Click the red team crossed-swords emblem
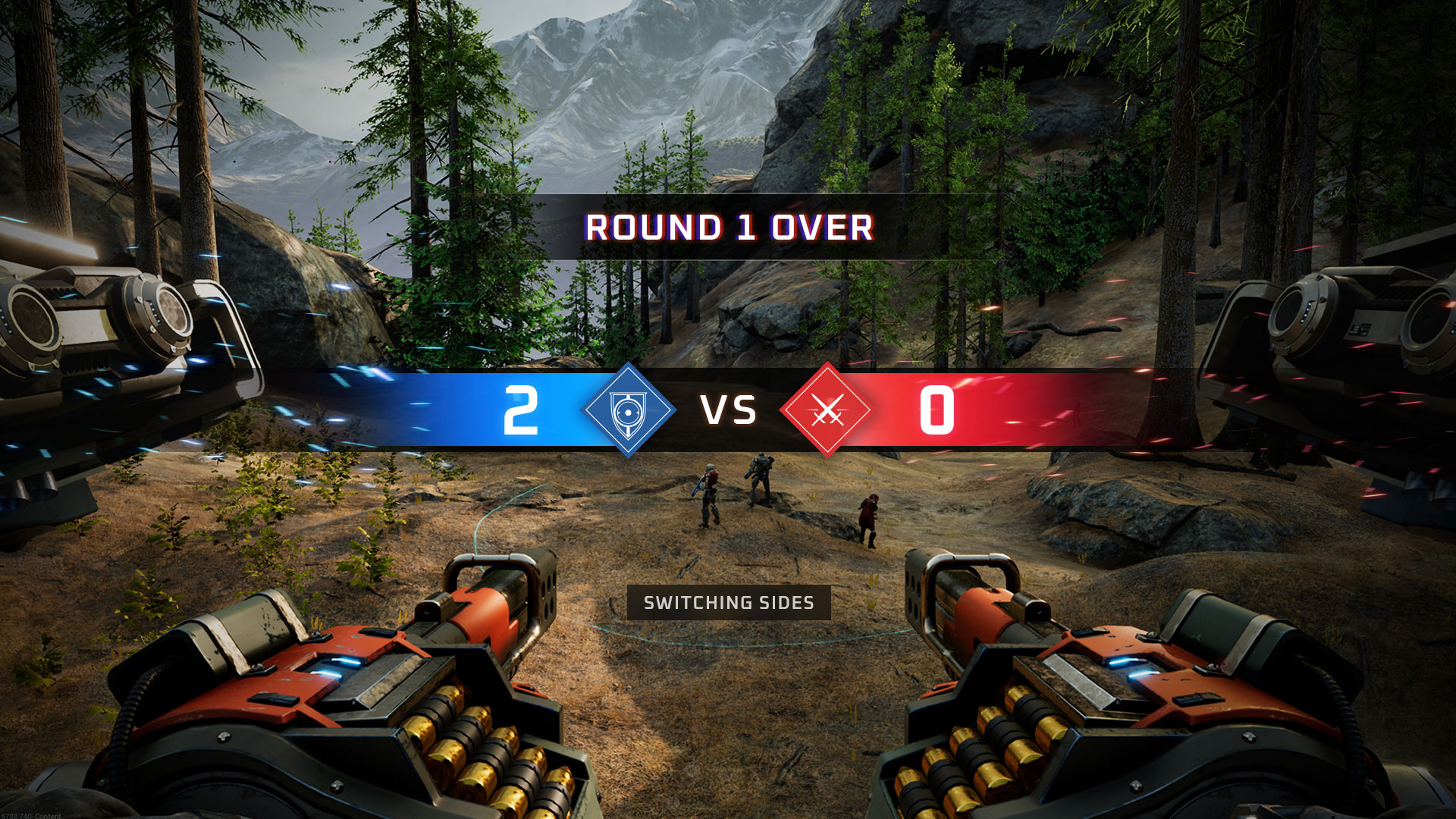 (x=827, y=410)
